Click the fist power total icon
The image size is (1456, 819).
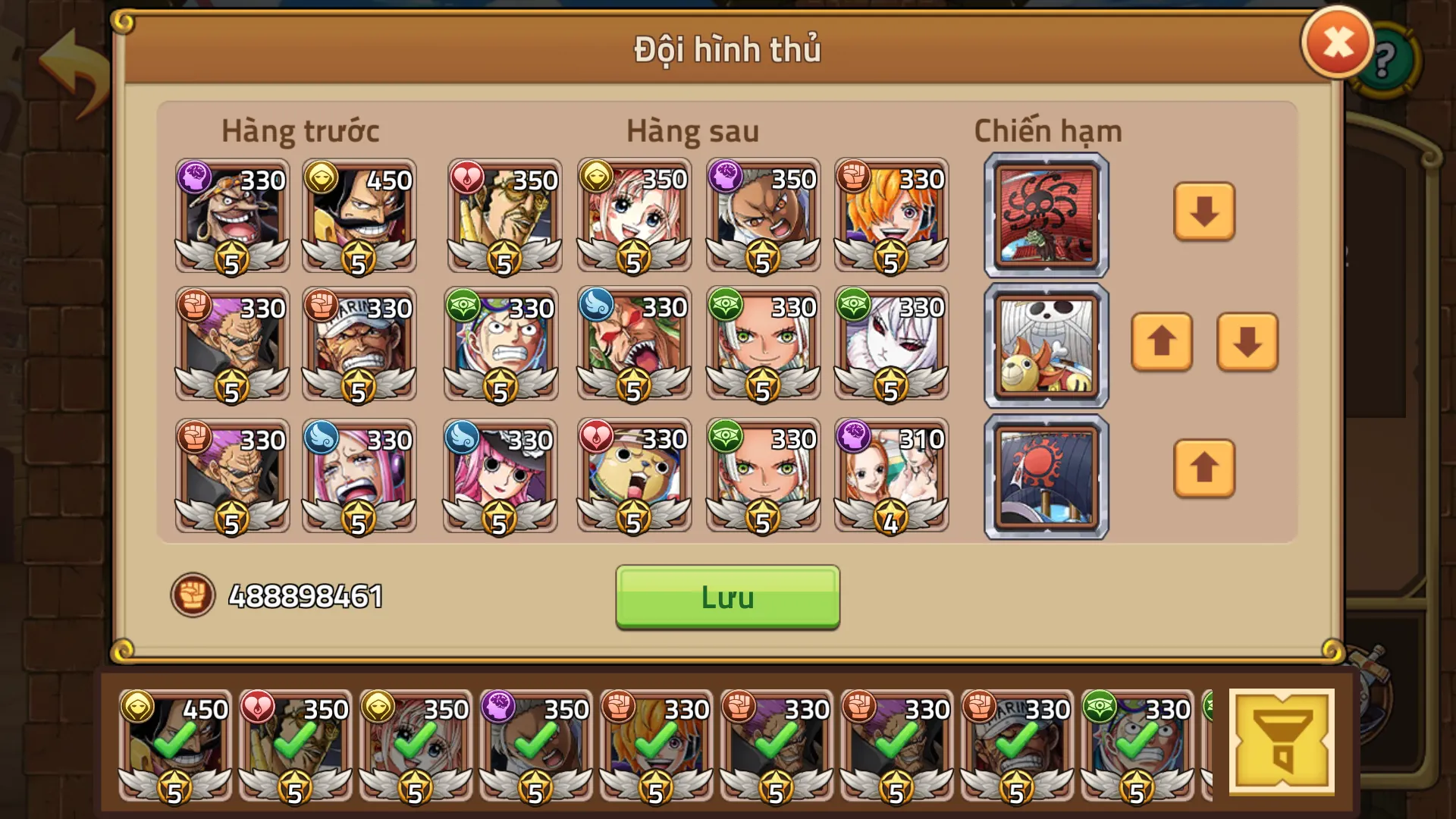tap(194, 598)
